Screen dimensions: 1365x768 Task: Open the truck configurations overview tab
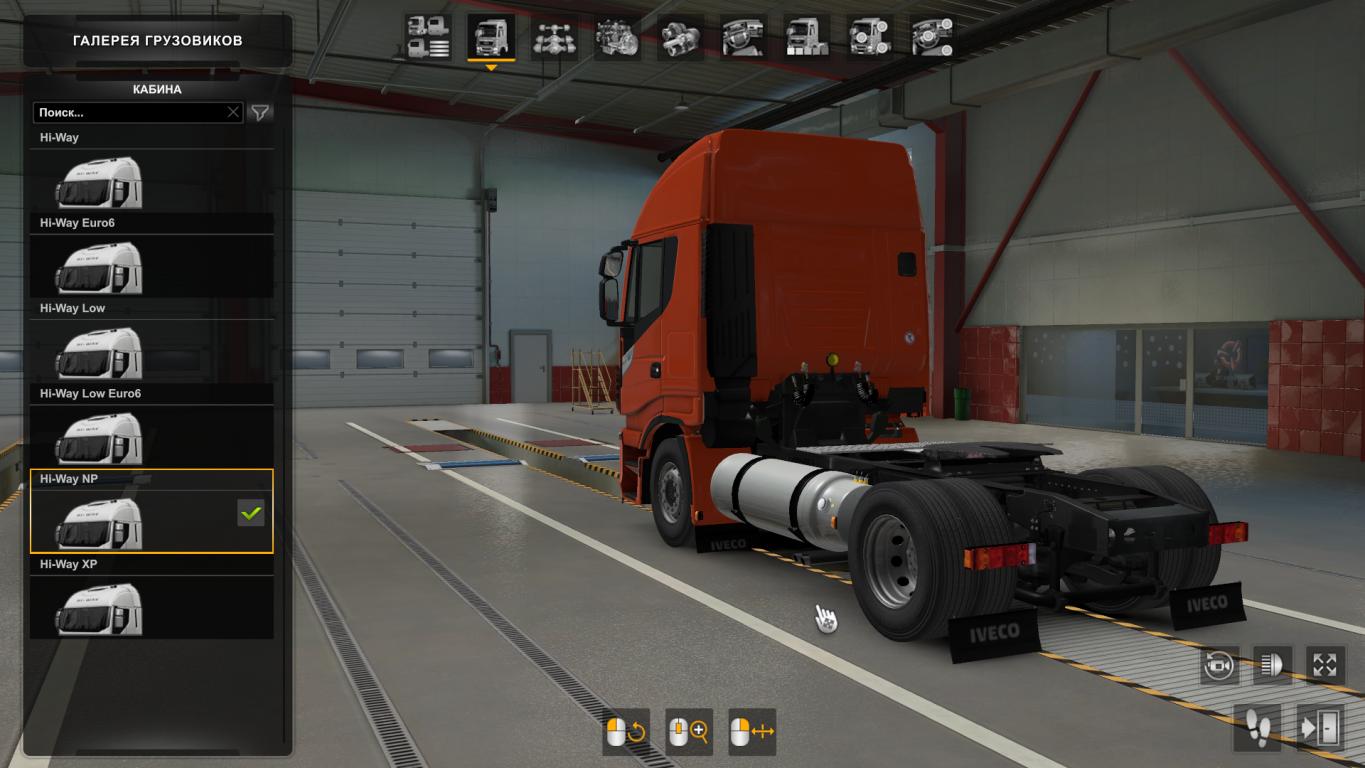tap(428, 38)
